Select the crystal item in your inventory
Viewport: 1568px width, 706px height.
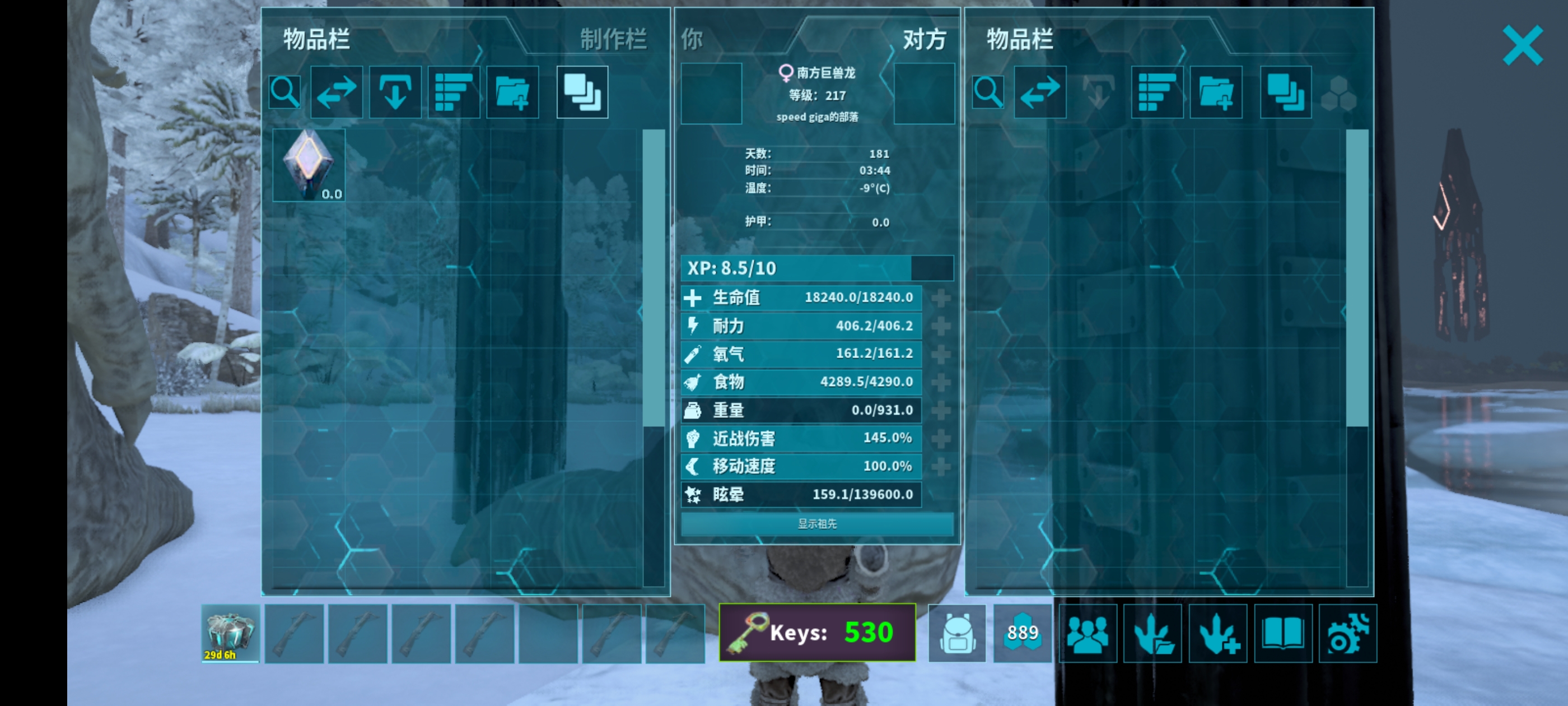(x=309, y=165)
